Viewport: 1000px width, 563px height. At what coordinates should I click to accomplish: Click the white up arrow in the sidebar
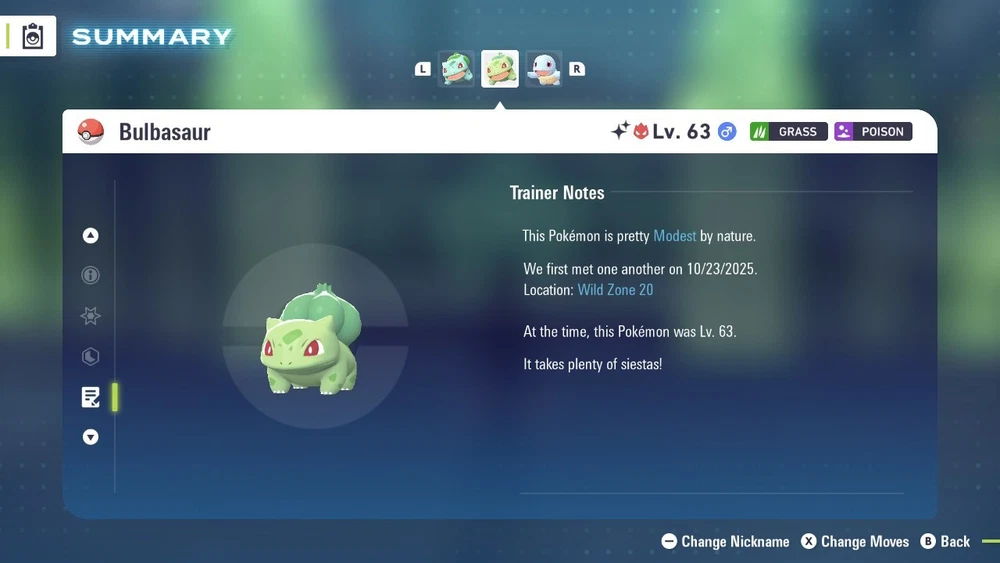tap(91, 236)
